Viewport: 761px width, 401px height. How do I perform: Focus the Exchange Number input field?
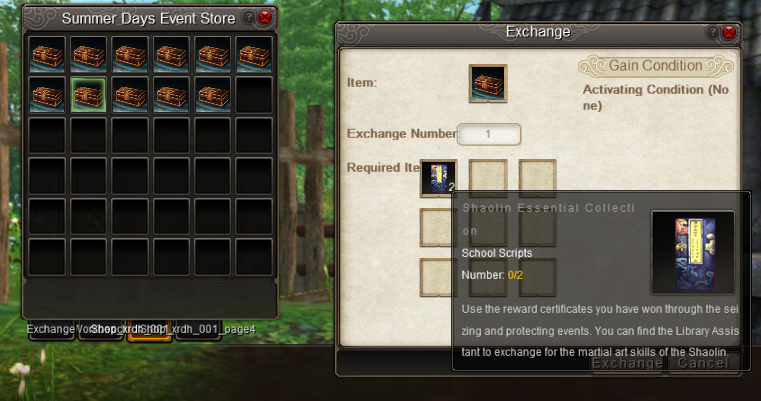pyautogui.click(x=489, y=133)
